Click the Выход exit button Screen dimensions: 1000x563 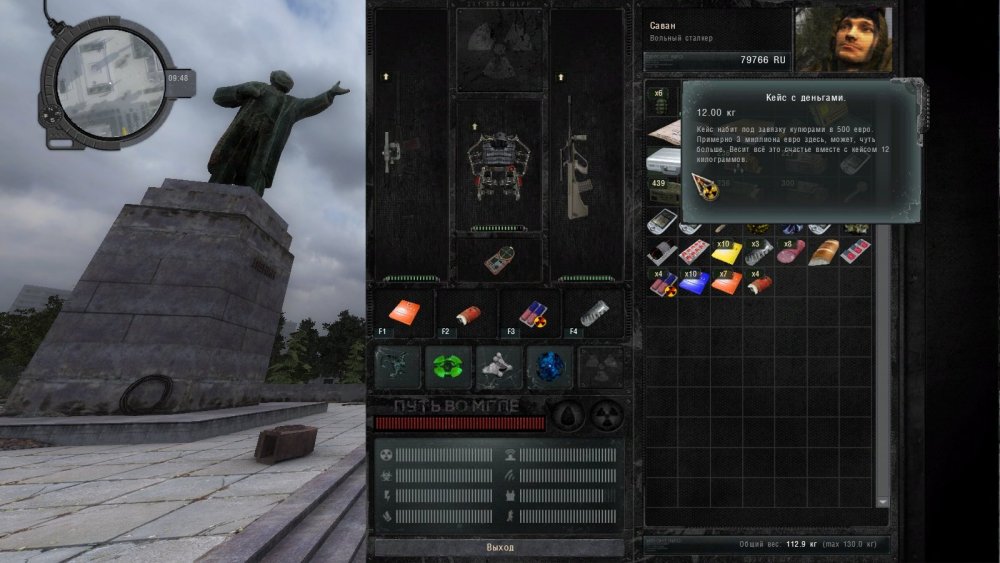tap(499, 547)
